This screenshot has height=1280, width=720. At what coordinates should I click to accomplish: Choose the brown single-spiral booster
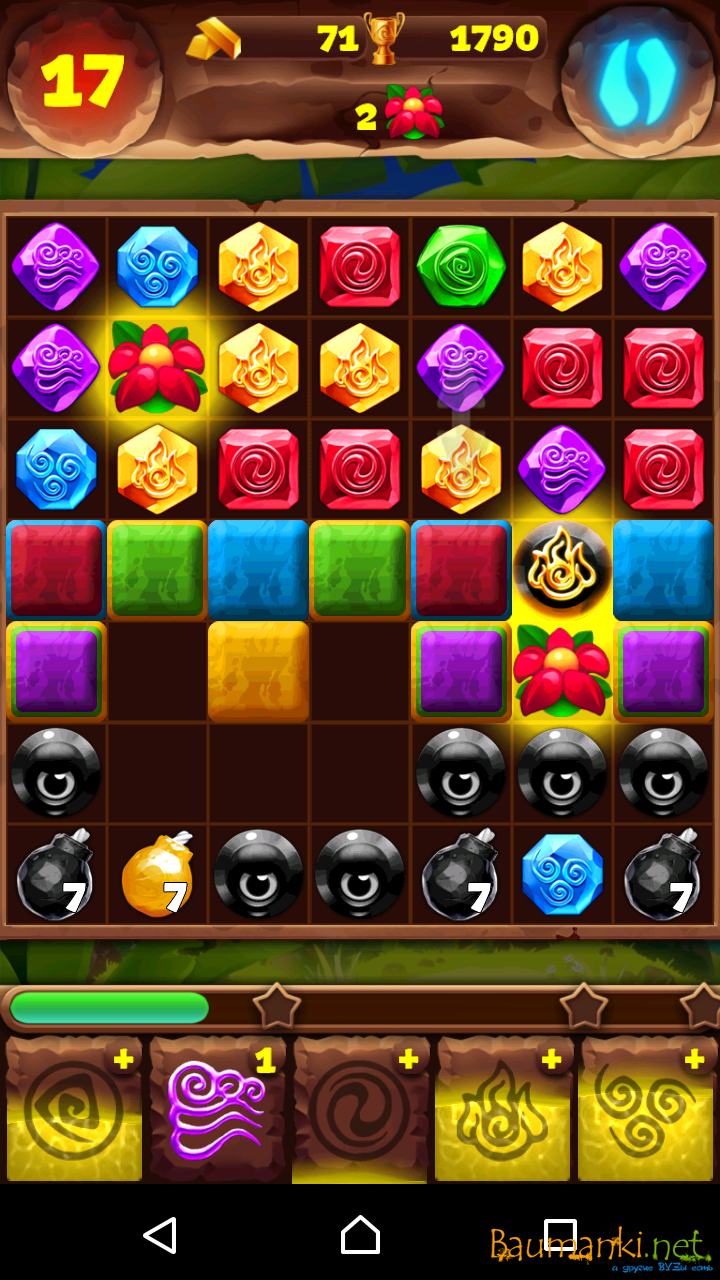[360, 1111]
